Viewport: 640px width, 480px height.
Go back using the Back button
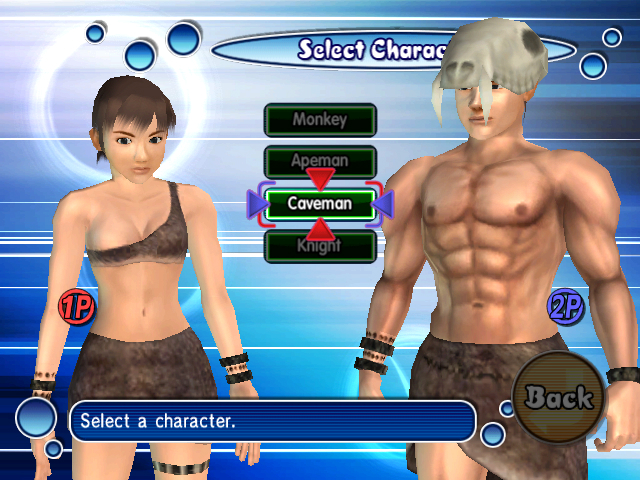coord(559,398)
